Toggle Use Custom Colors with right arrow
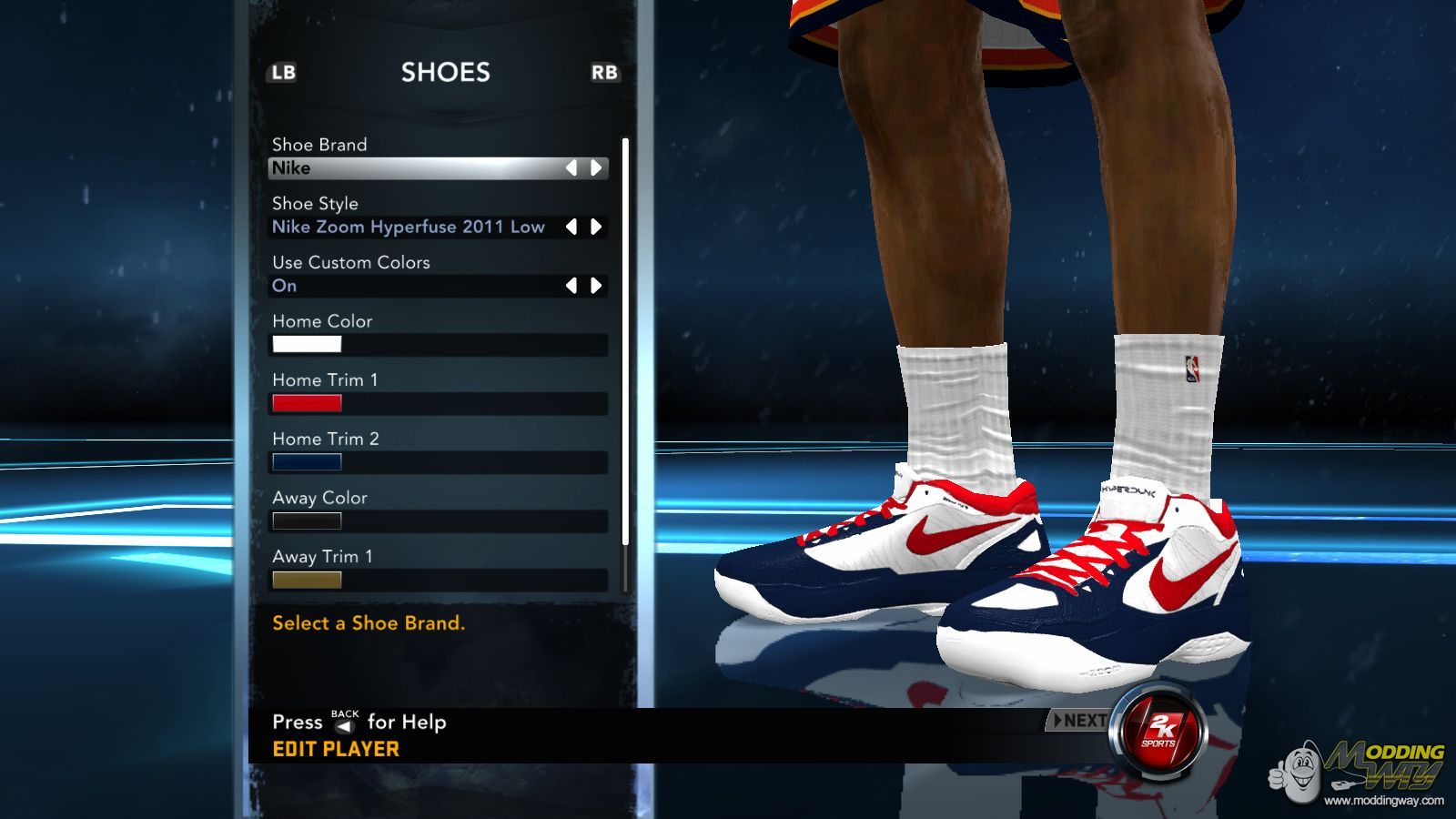This screenshot has height=819, width=1456. 596,286
